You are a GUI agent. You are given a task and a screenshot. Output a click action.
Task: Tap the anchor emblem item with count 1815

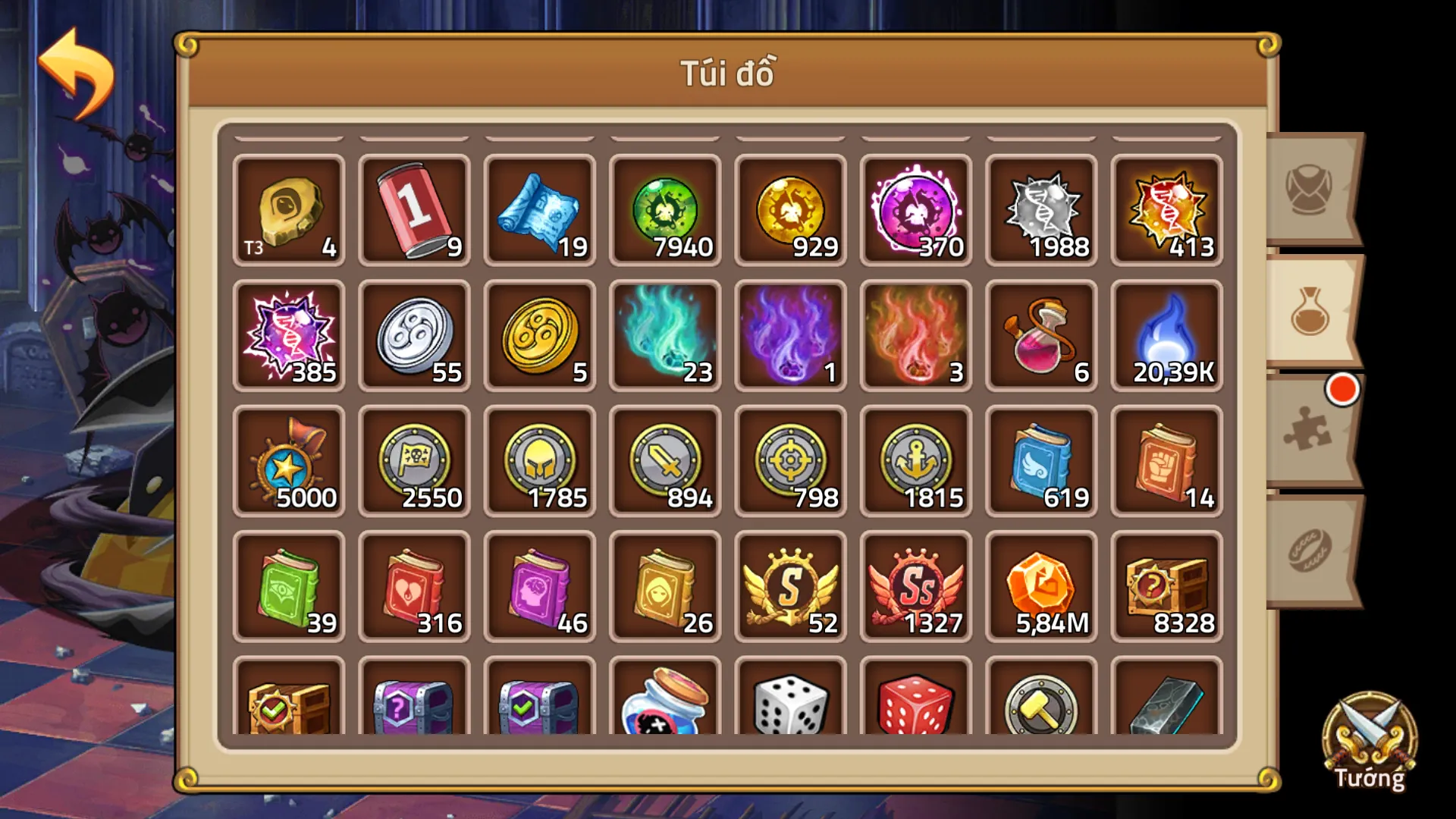click(915, 459)
